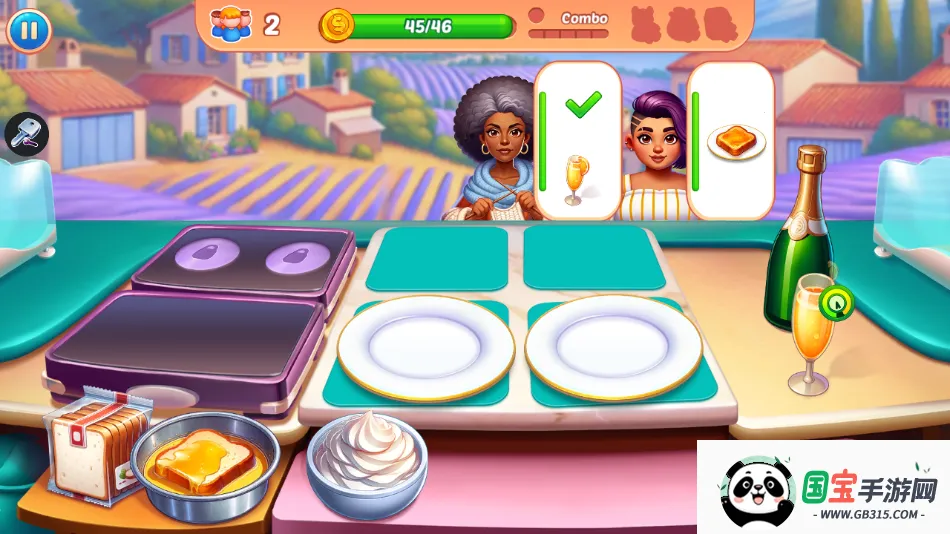The image size is (950, 534).
Task: Select the French toast batter bowl
Action: pyautogui.click(x=205, y=466)
